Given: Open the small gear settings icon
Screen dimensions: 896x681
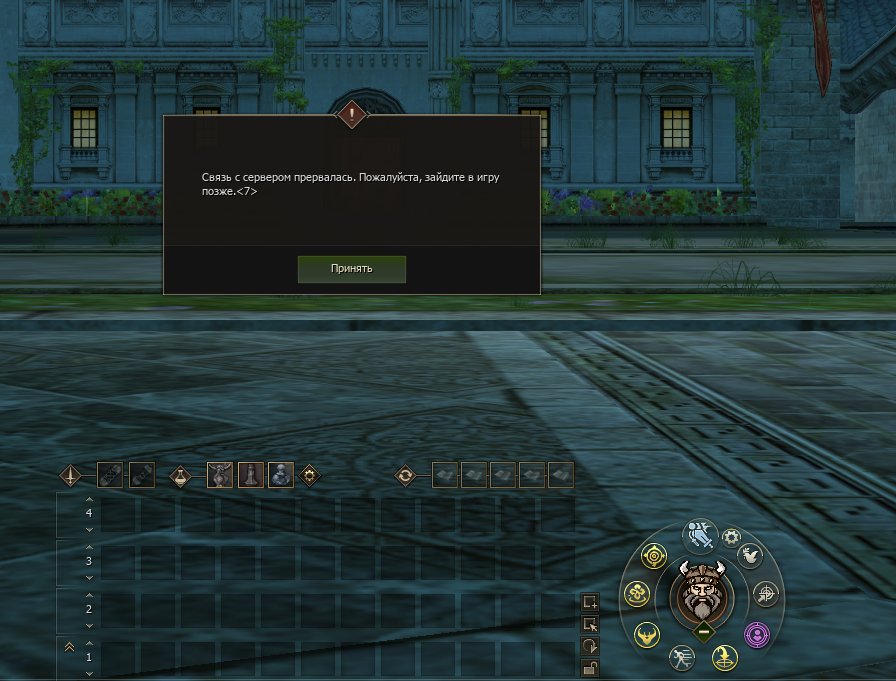Looking at the screenshot, I should pos(731,537).
